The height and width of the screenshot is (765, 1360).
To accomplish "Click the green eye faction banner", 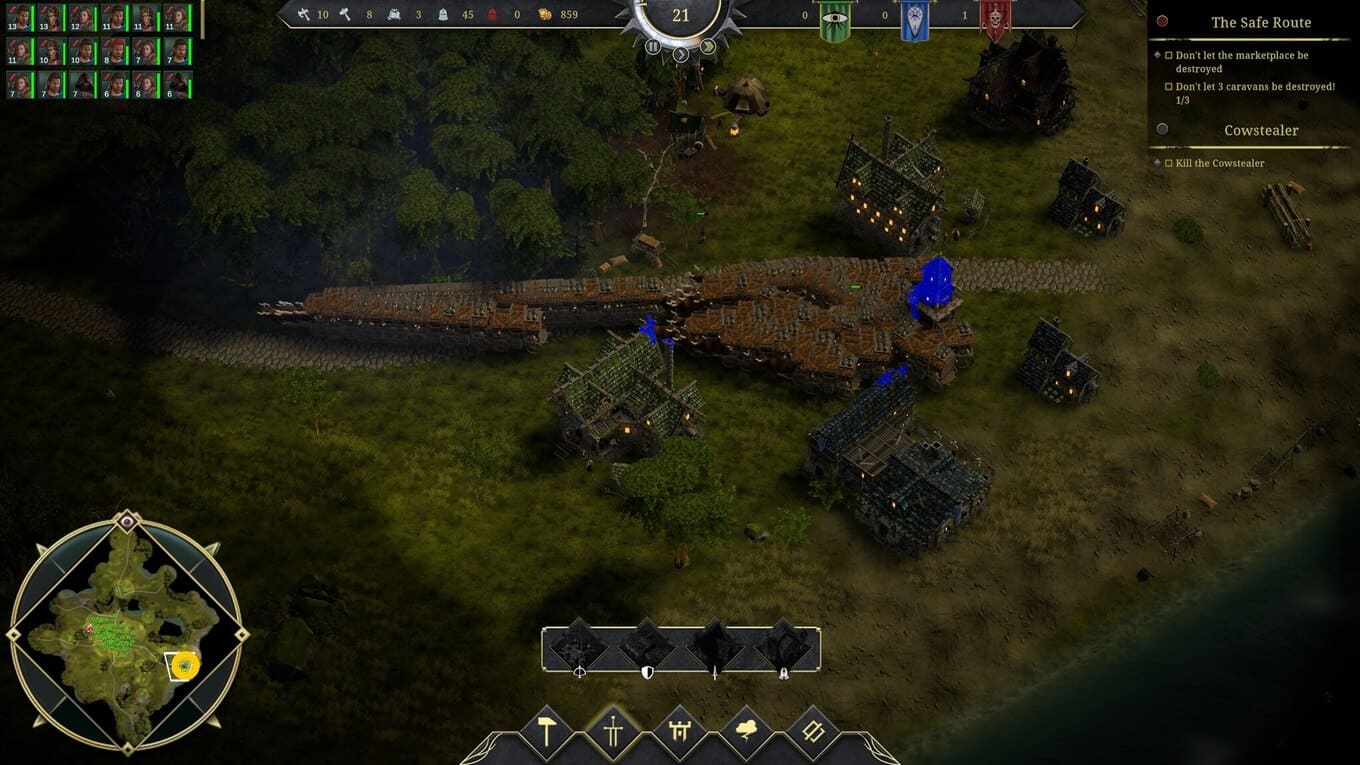I will click(x=834, y=20).
